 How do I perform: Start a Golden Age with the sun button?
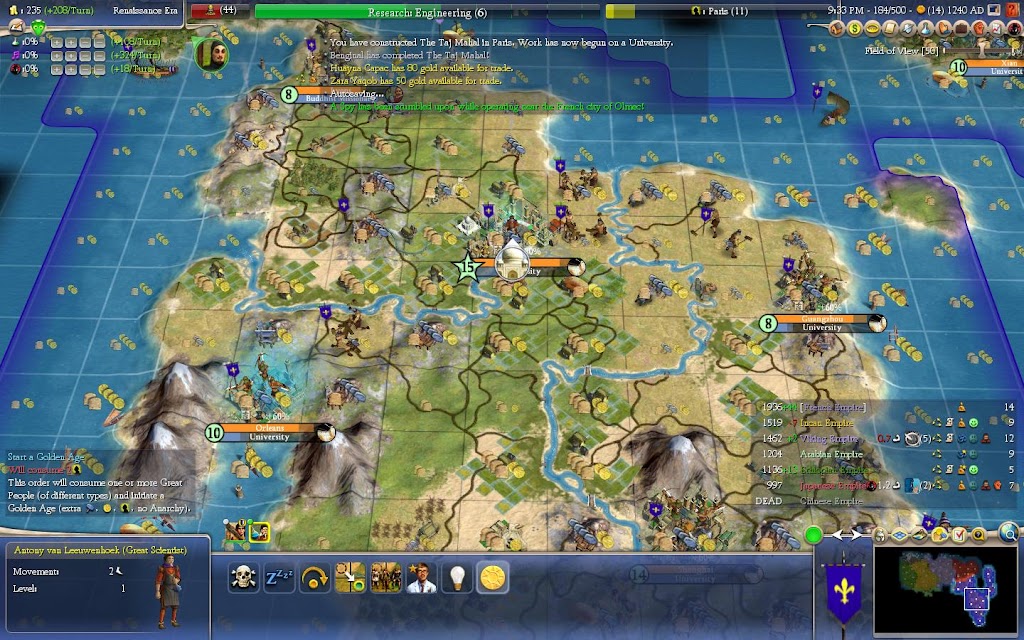pyautogui.click(x=492, y=577)
